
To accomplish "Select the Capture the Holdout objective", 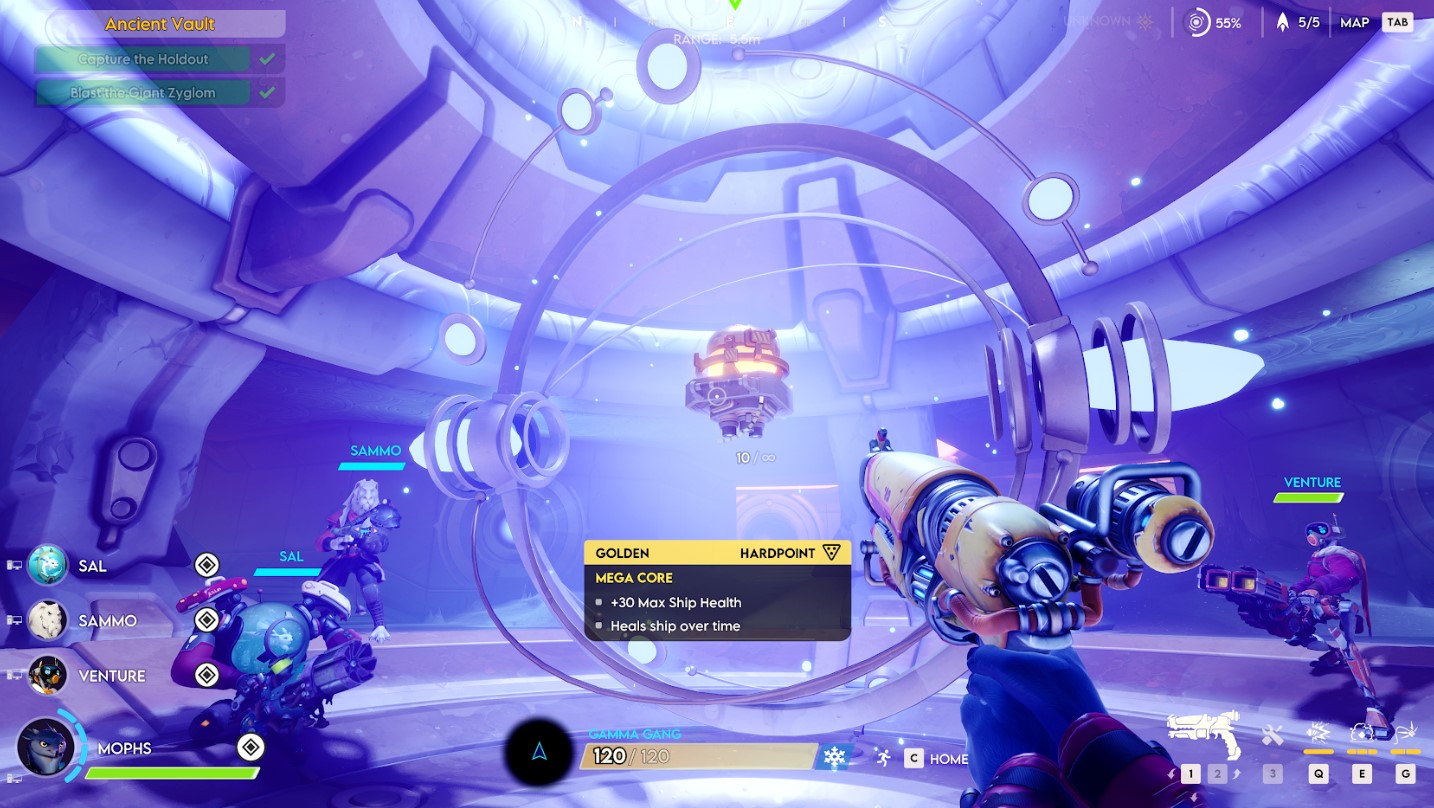I will pyautogui.click(x=143, y=59).
